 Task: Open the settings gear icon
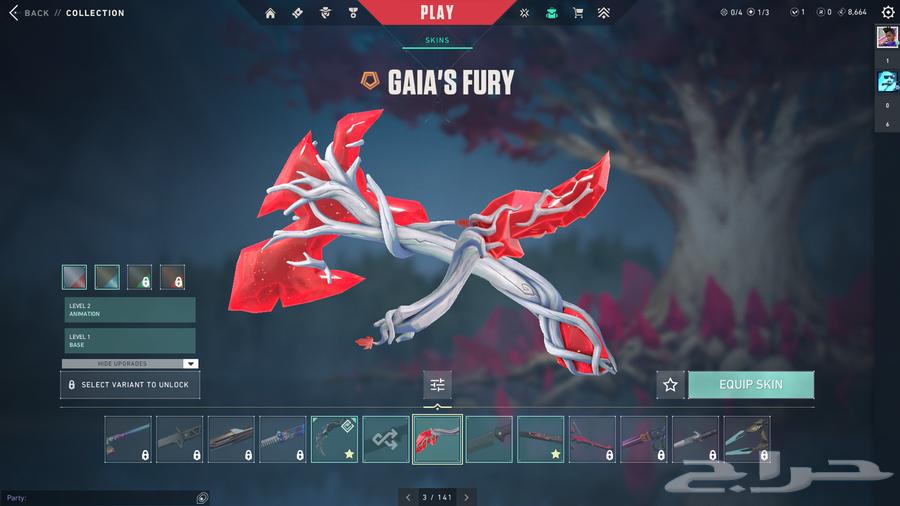click(887, 13)
